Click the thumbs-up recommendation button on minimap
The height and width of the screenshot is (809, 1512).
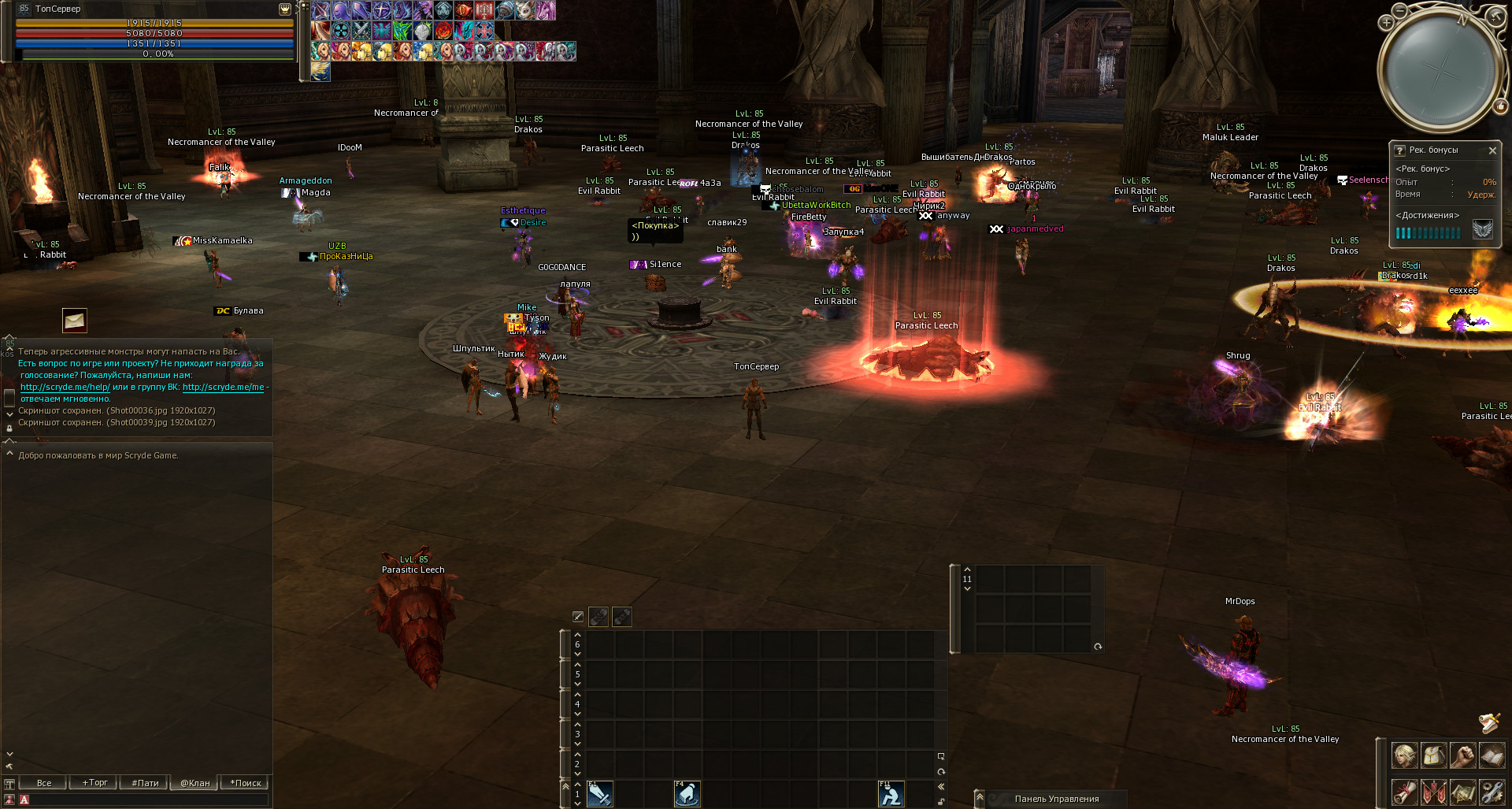pos(1501,106)
